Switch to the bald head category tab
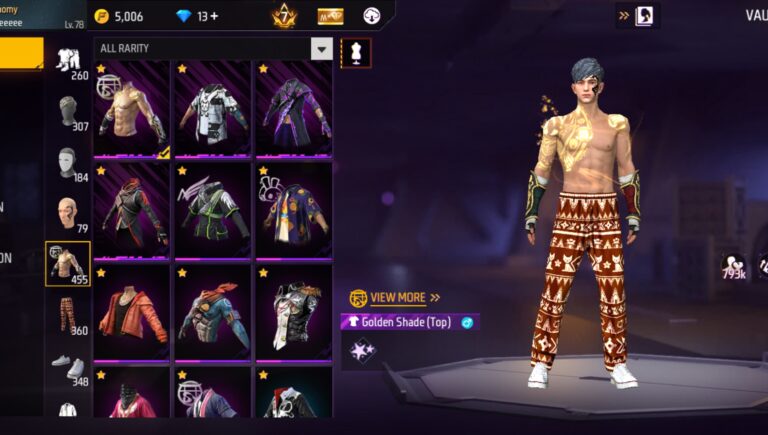 pyautogui.click(x=68, y=214)
